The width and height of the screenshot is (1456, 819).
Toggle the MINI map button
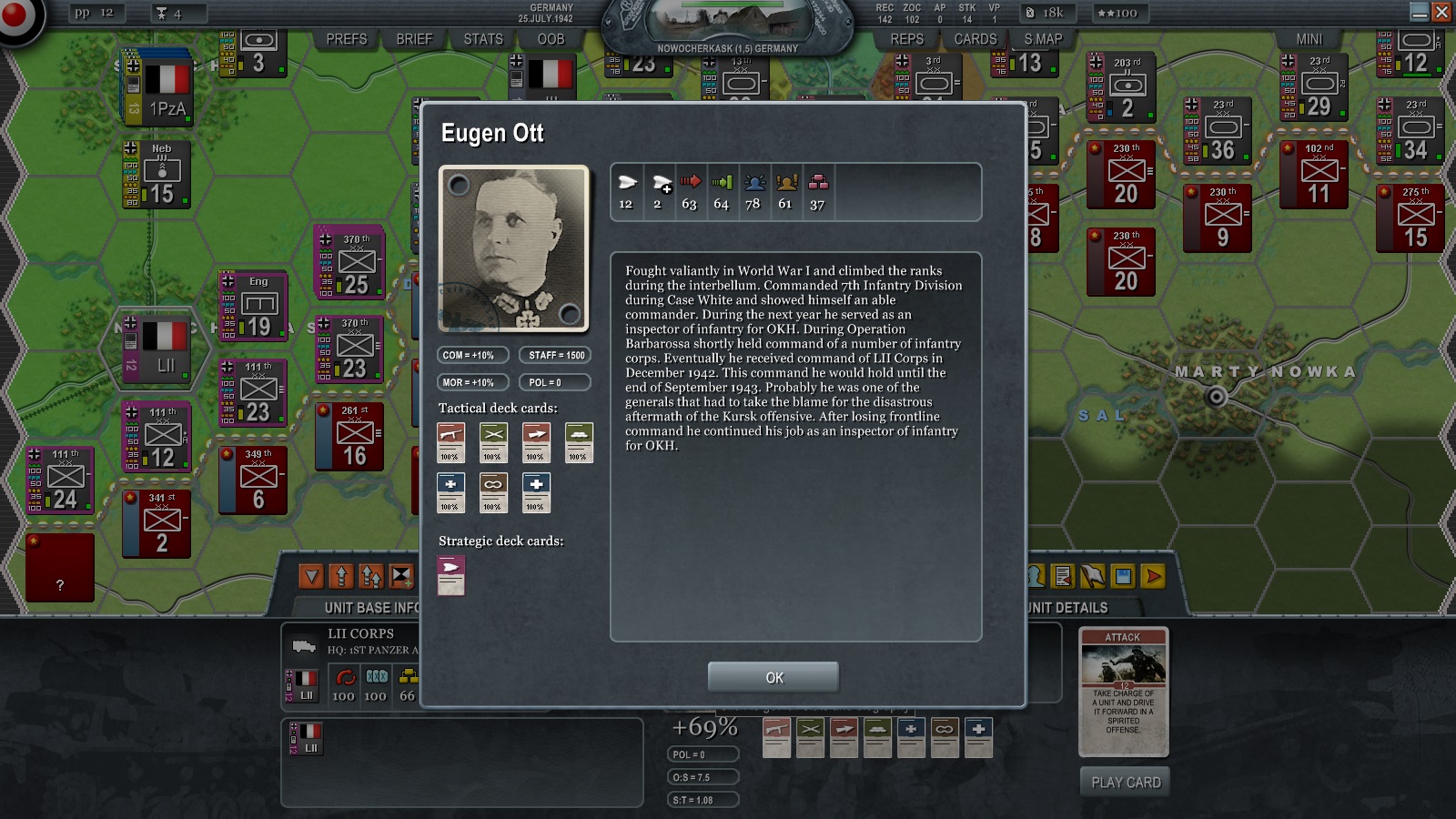point(1309,39)
